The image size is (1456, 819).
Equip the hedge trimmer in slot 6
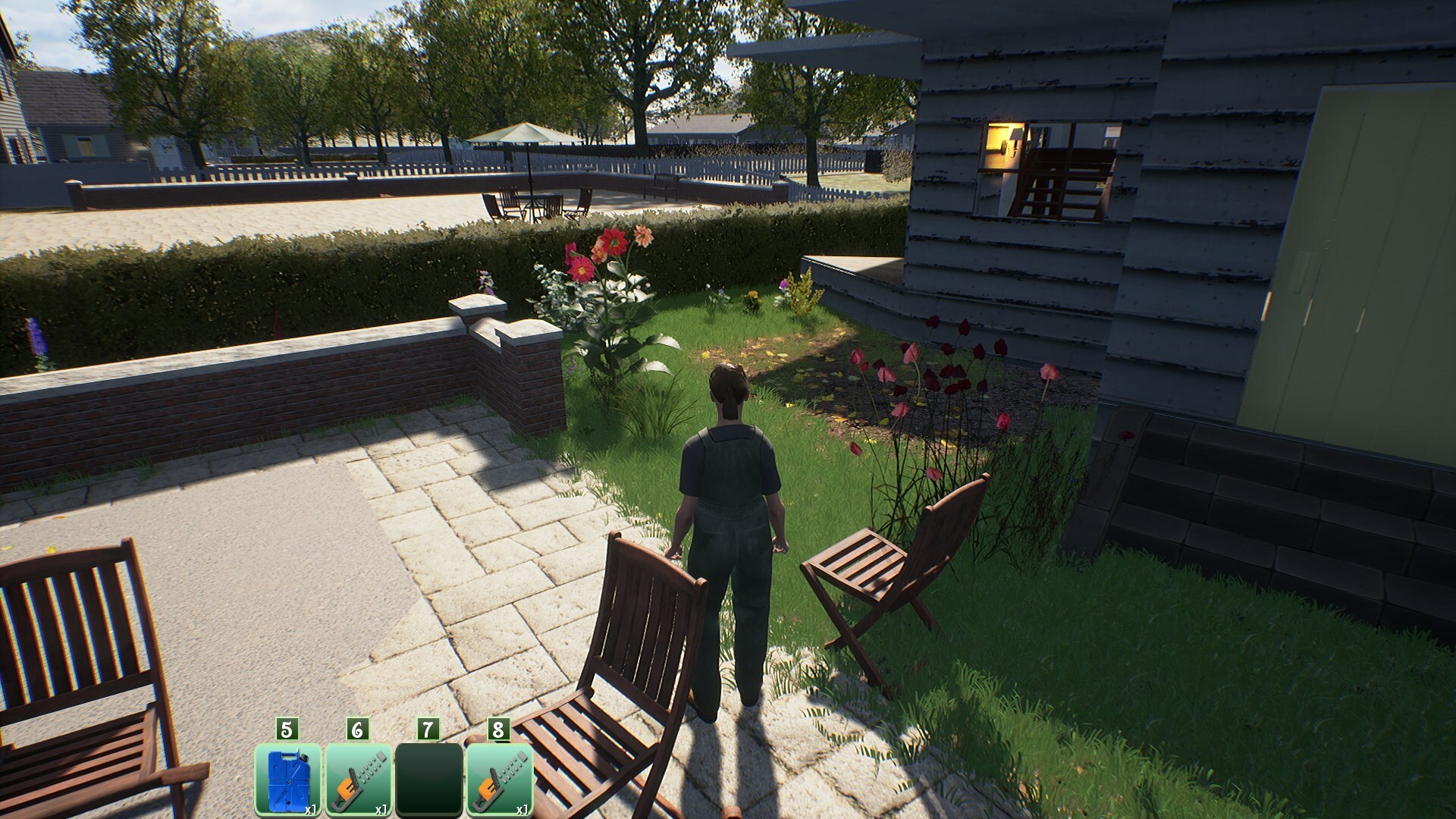pyautogui.click(x=358, y=779)
